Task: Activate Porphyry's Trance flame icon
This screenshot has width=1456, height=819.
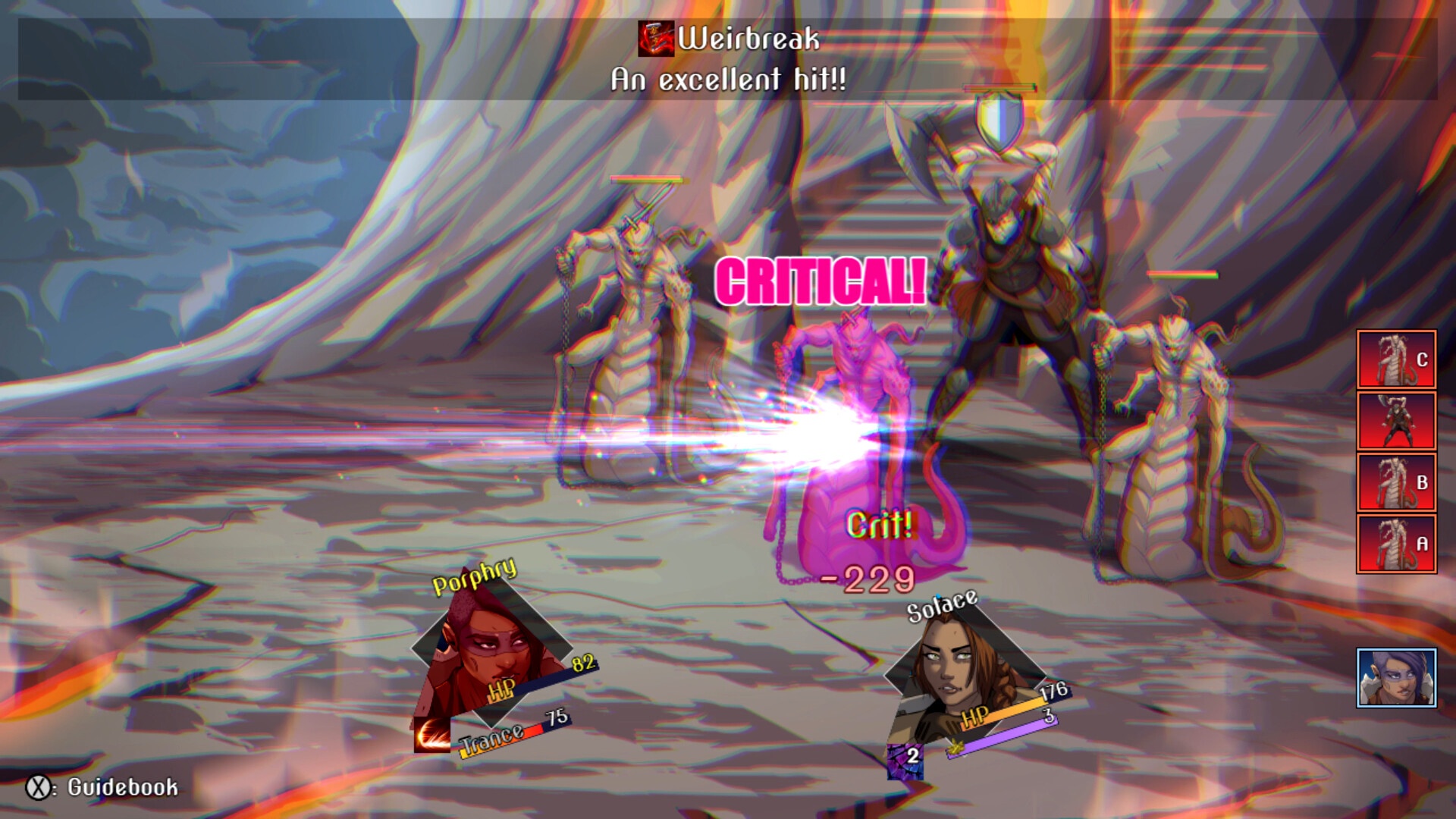Action: [431, 735]
